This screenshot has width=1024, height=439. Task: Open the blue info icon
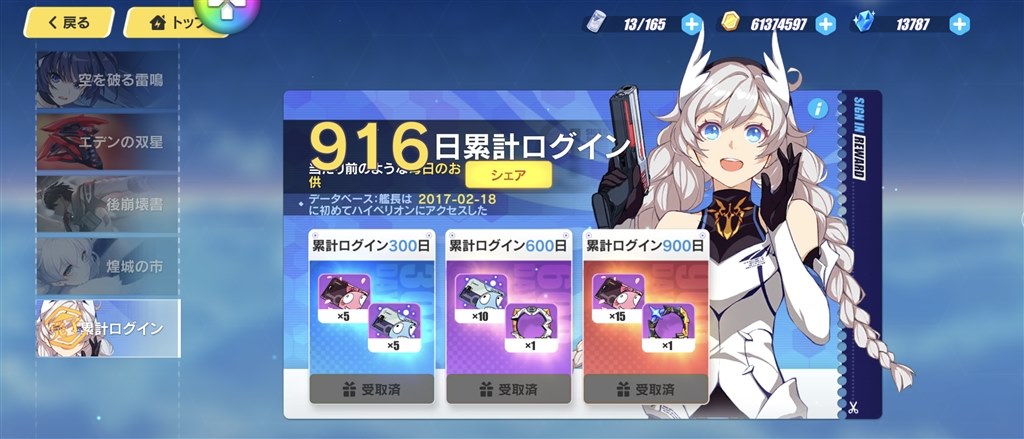(x=818, y=108)
